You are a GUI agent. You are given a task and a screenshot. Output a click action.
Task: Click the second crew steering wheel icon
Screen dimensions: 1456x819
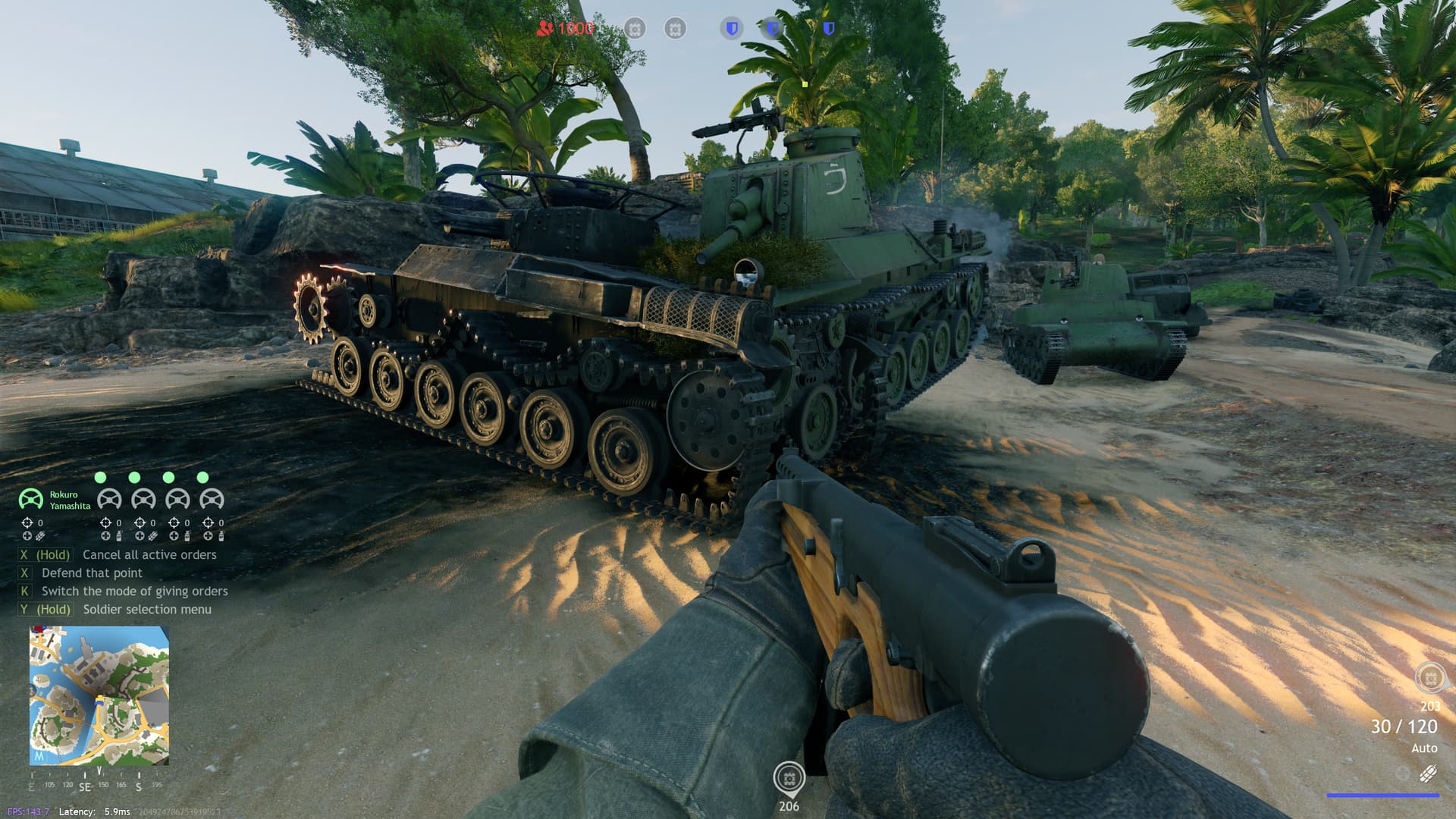coord(144,500)
